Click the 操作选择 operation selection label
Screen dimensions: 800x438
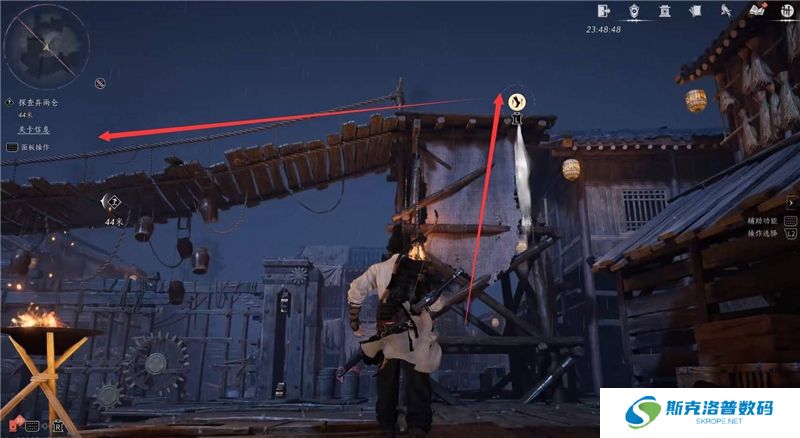[759, 232]
